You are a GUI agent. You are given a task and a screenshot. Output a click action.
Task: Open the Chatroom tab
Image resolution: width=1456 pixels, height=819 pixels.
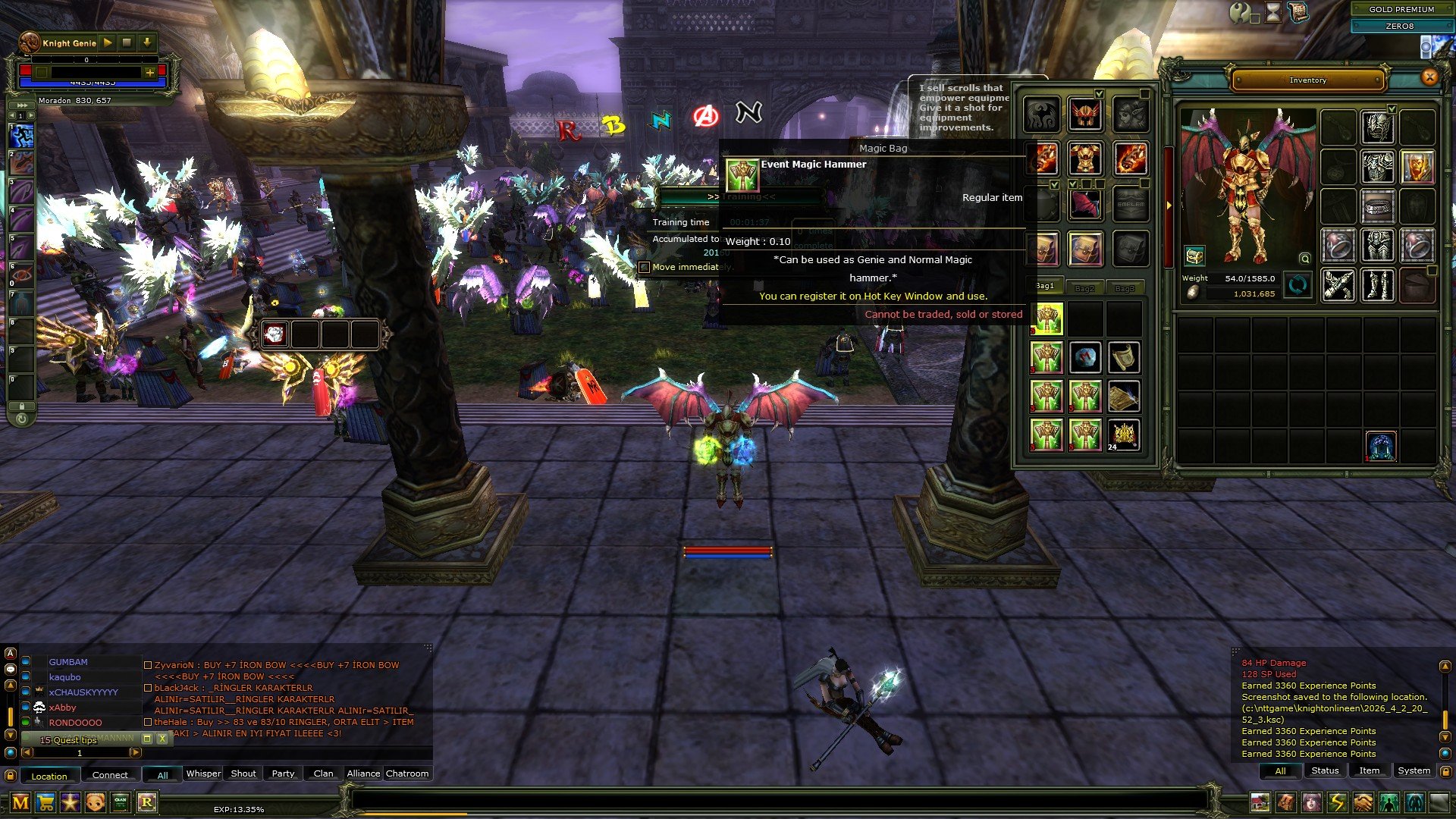pyautogui.click(x=407, y=773)
